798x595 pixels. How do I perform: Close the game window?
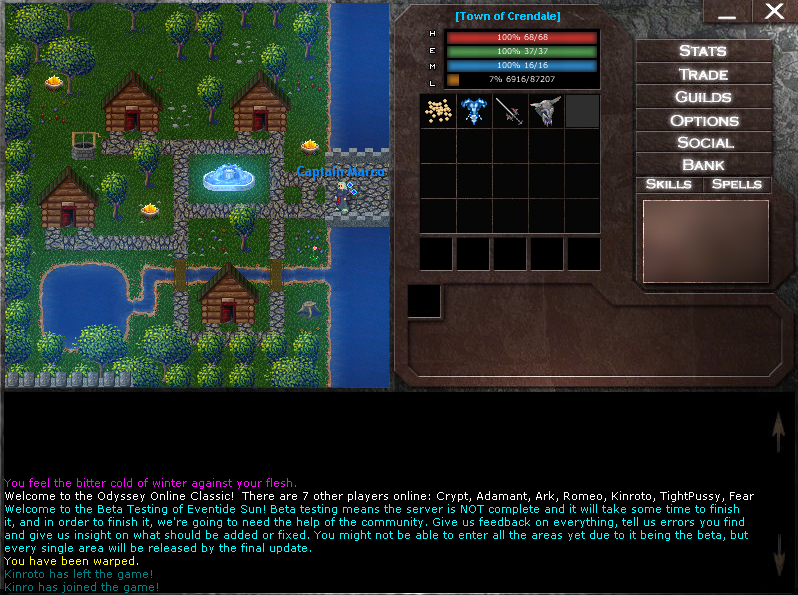coord(774,11)
